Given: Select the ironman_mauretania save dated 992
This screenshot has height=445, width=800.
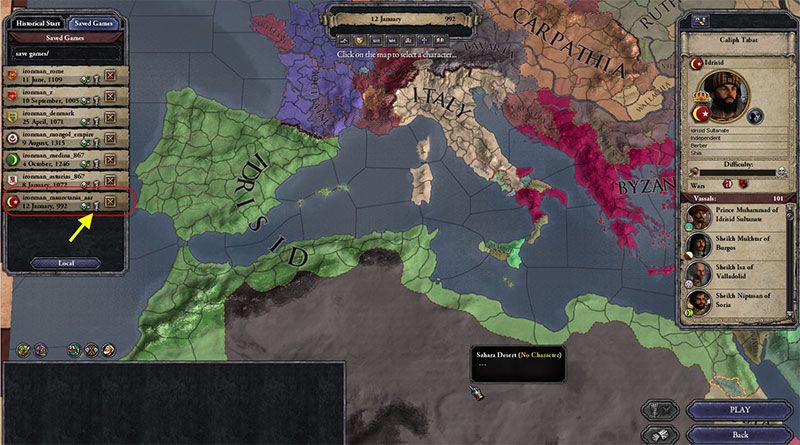Looking at the screenshot, I should (46, 203).
